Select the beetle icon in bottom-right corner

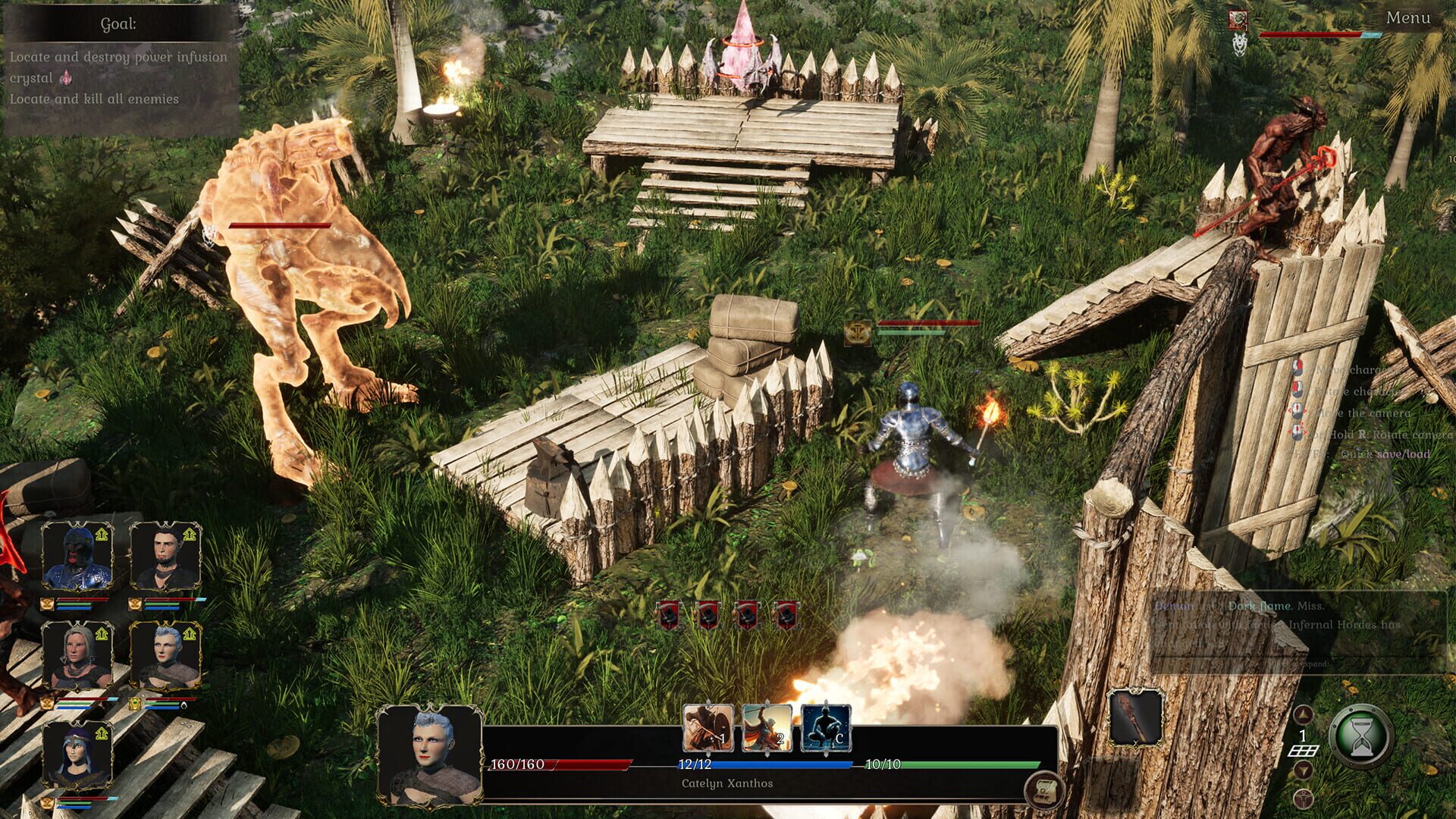[x=1303, y=799]
